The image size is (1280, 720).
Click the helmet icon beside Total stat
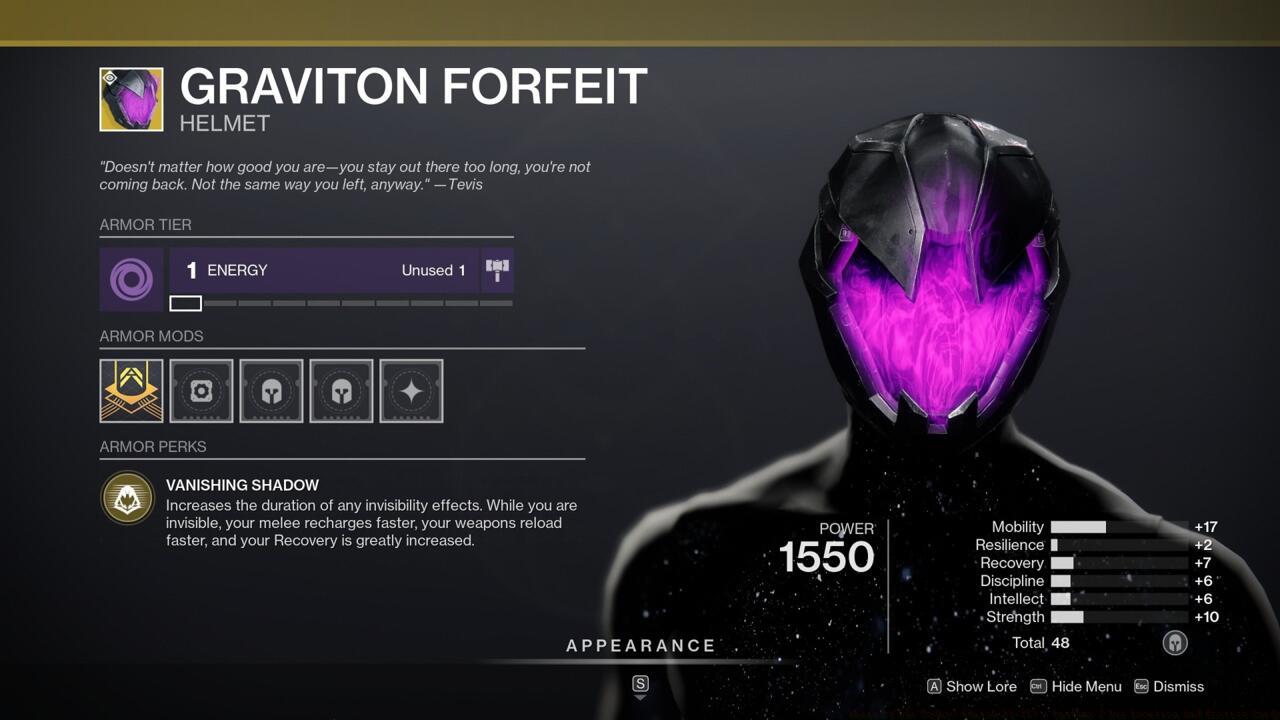[1175, 643]
